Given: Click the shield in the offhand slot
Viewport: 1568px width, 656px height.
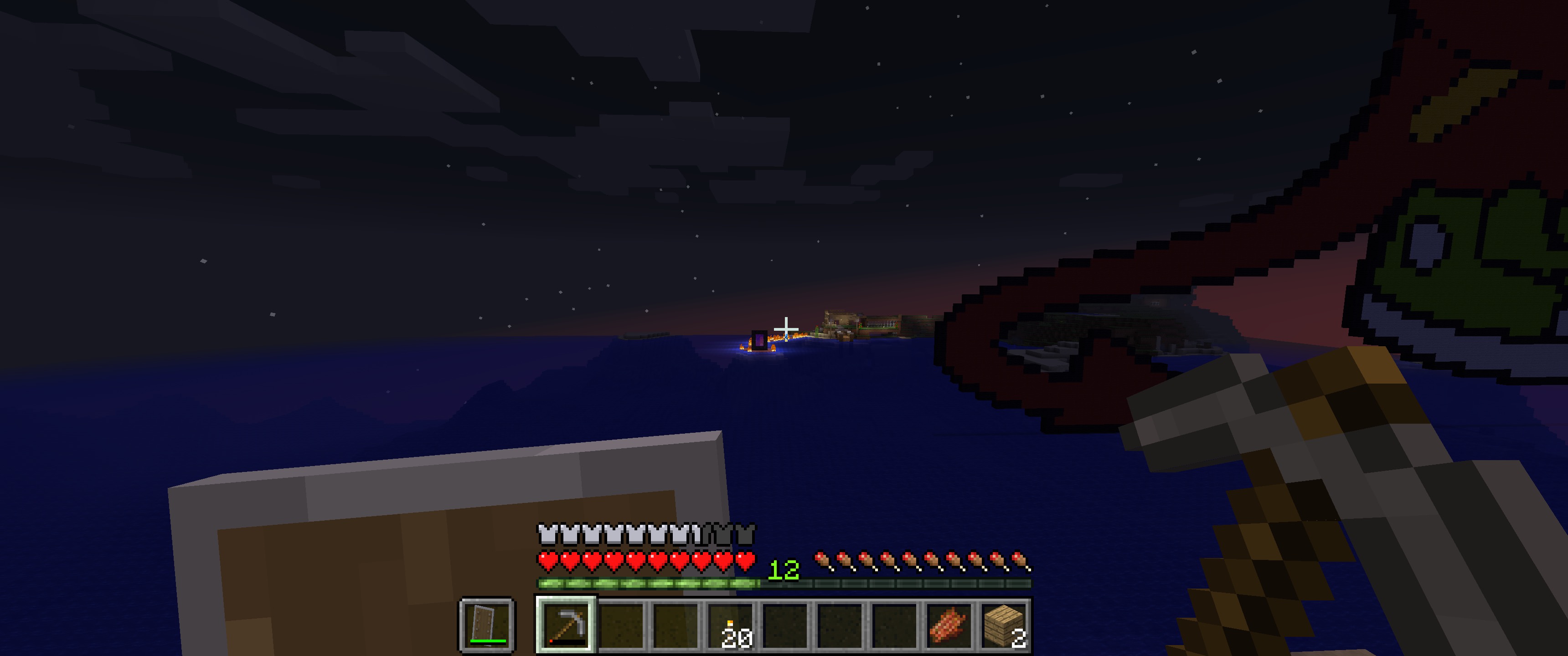Looking at the screenshot, I should (487, 625).
